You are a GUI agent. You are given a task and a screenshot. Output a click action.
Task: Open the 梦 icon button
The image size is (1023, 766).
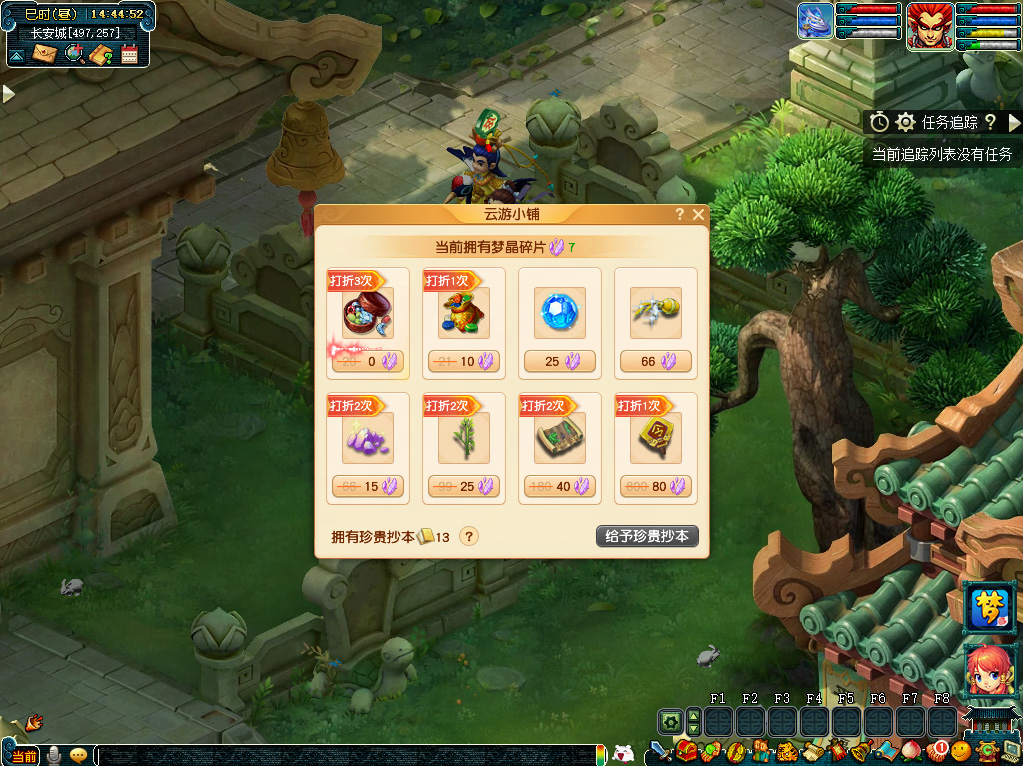pos(990,608)
